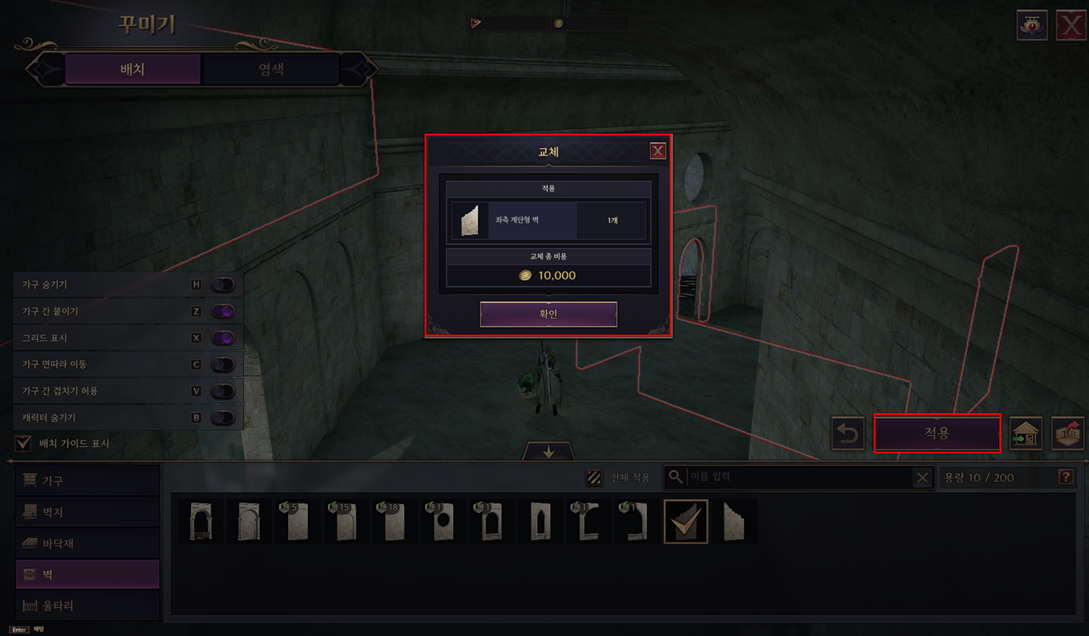1089x636 pixels.
Task: Enable 가구 면따라 이동 toggle
Action: point(222,364)
